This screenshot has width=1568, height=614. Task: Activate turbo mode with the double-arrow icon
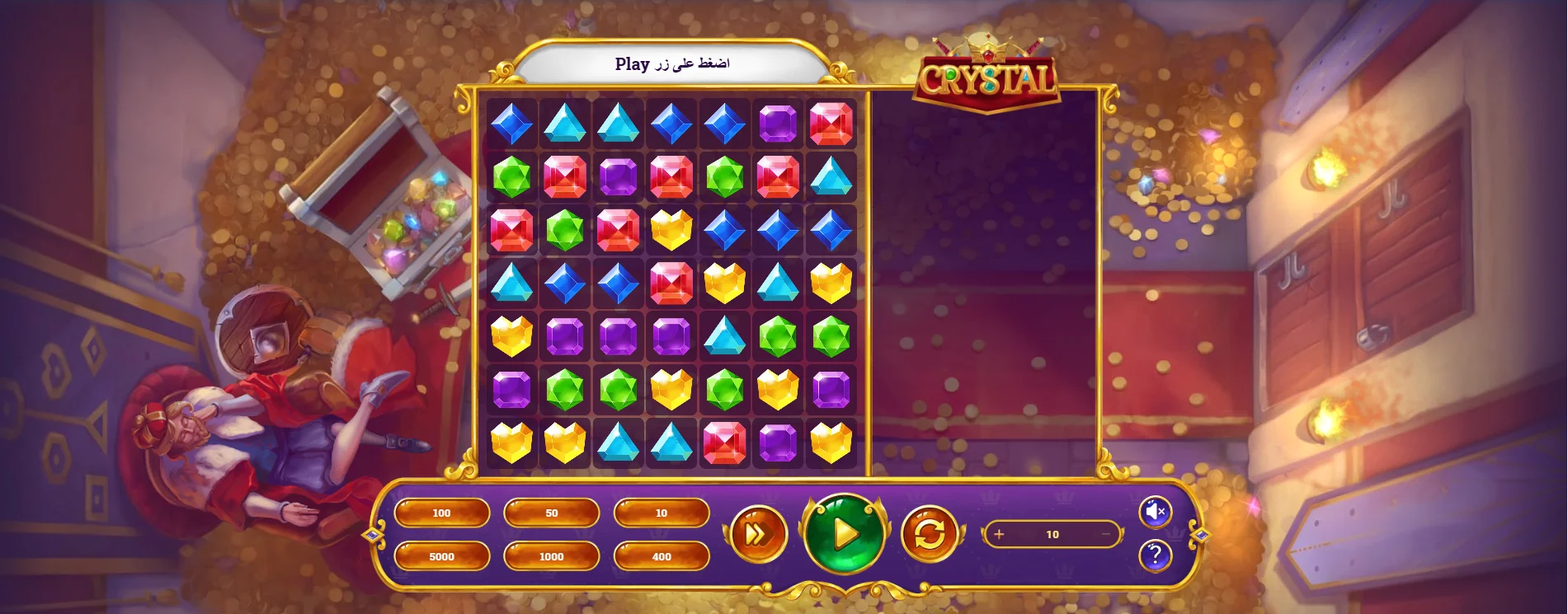(760, 536)
